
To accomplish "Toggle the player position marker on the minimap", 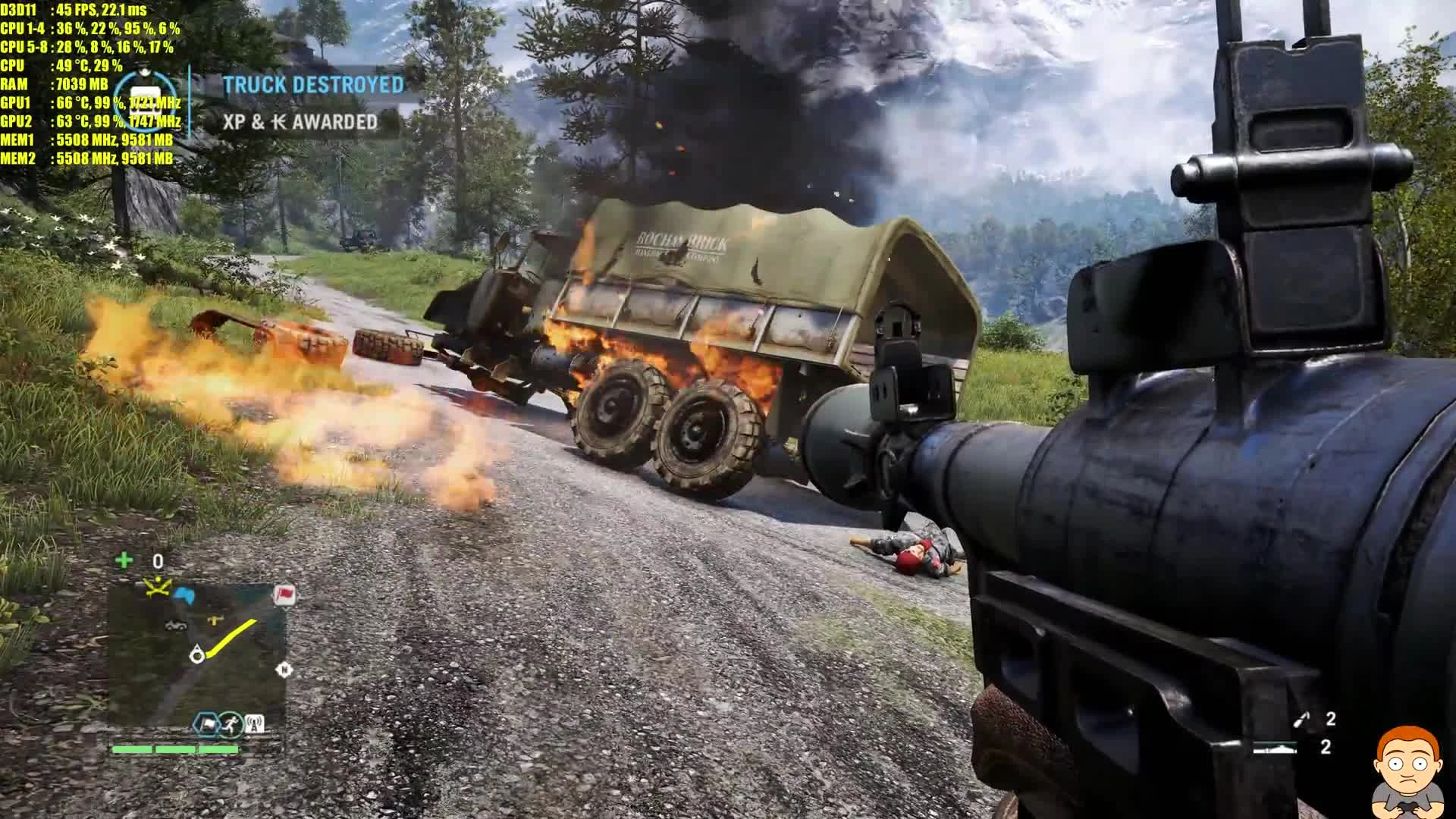I will point(197,654).
